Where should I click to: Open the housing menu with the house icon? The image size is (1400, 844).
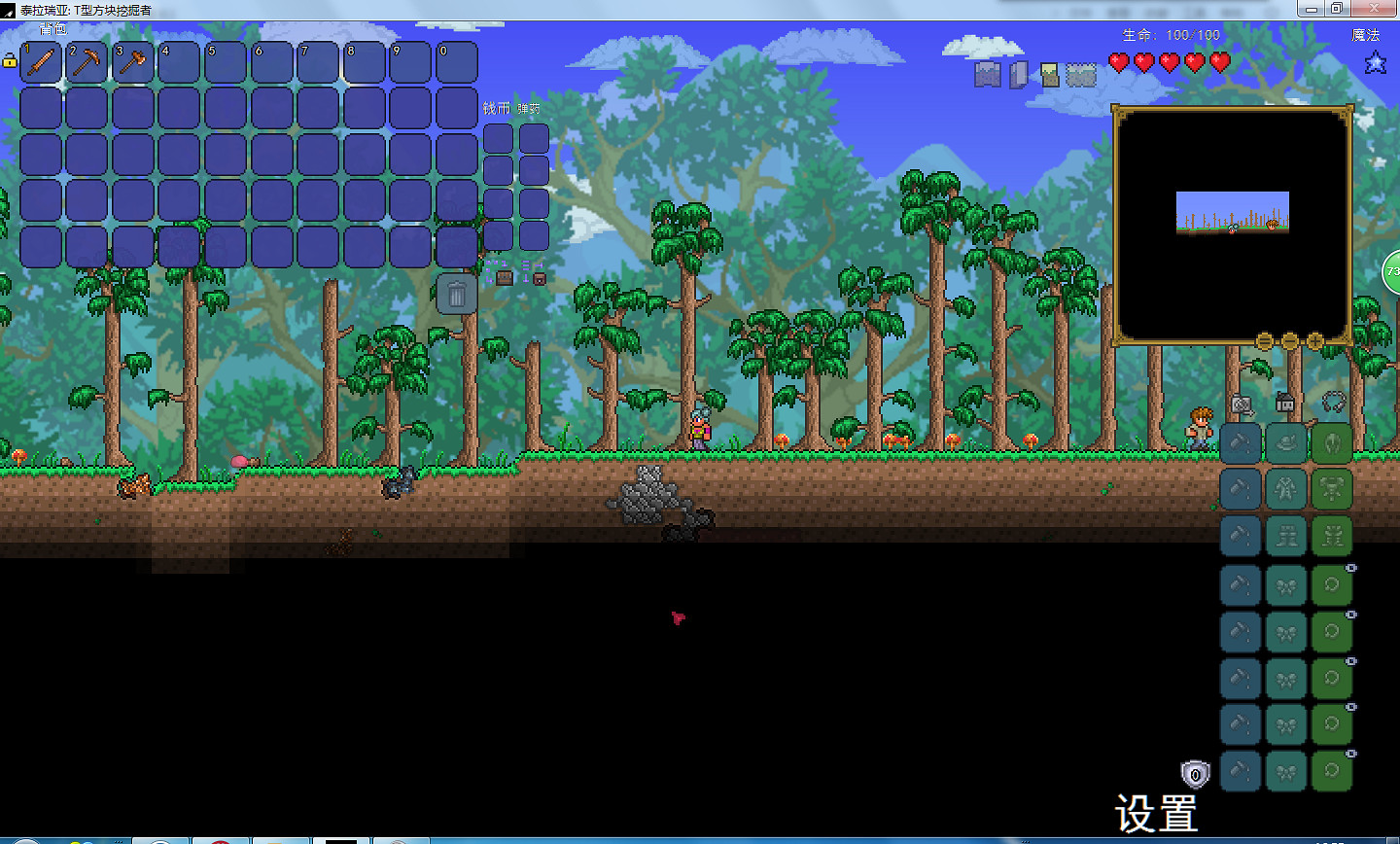1283,403
